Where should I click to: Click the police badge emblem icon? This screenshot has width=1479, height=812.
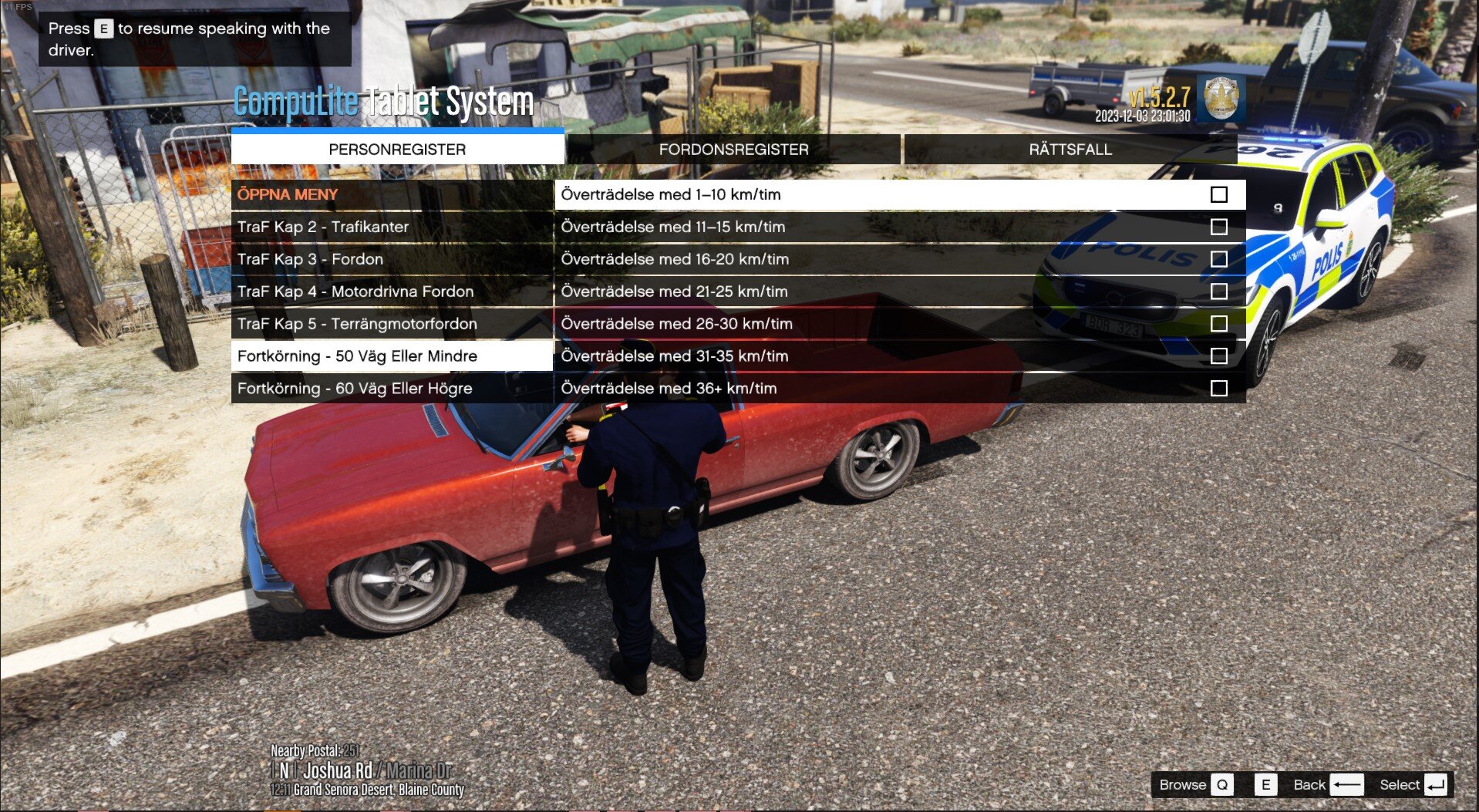1220,98
